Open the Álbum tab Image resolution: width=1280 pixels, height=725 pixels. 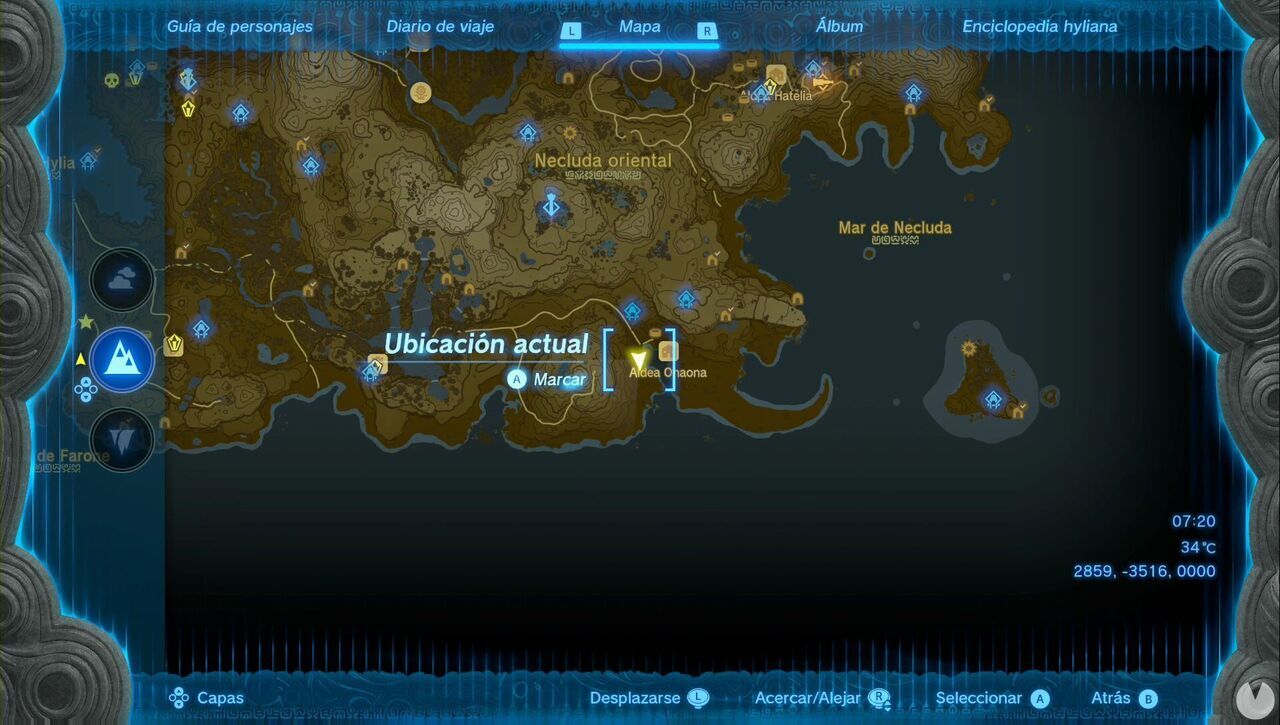pos(841,26)
